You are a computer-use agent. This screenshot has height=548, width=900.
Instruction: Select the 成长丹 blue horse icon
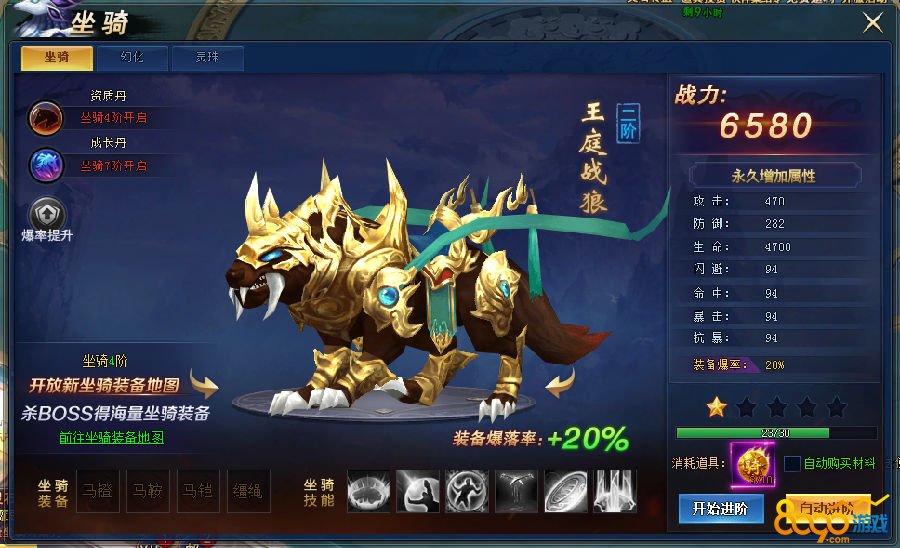tap(45, 164)
